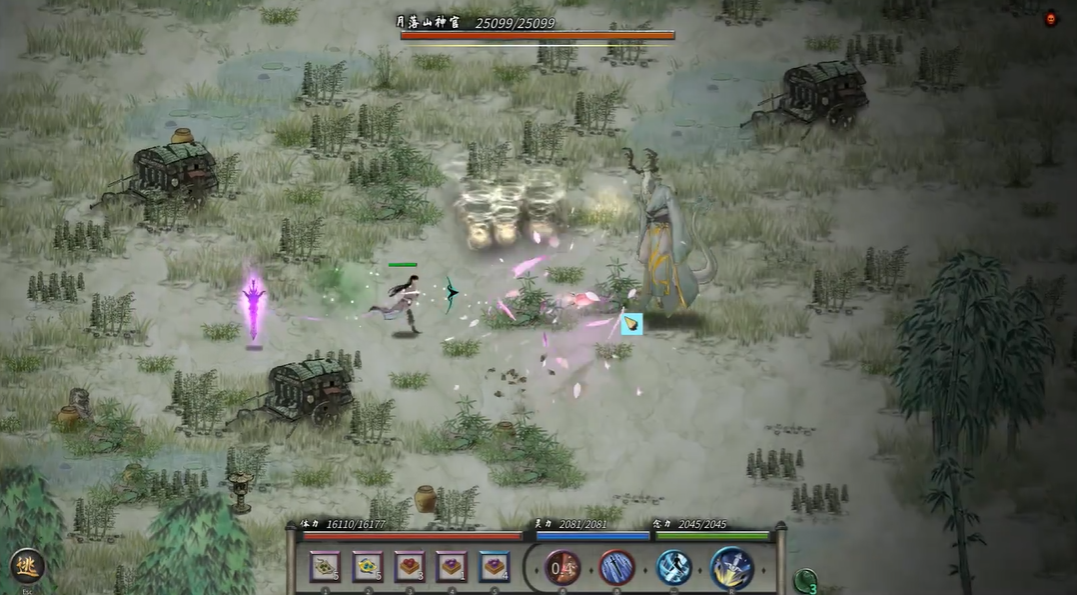The height and width of the screenshot is (595, 1077).
Task: Click the 逃 flee button
Action: 27,566
